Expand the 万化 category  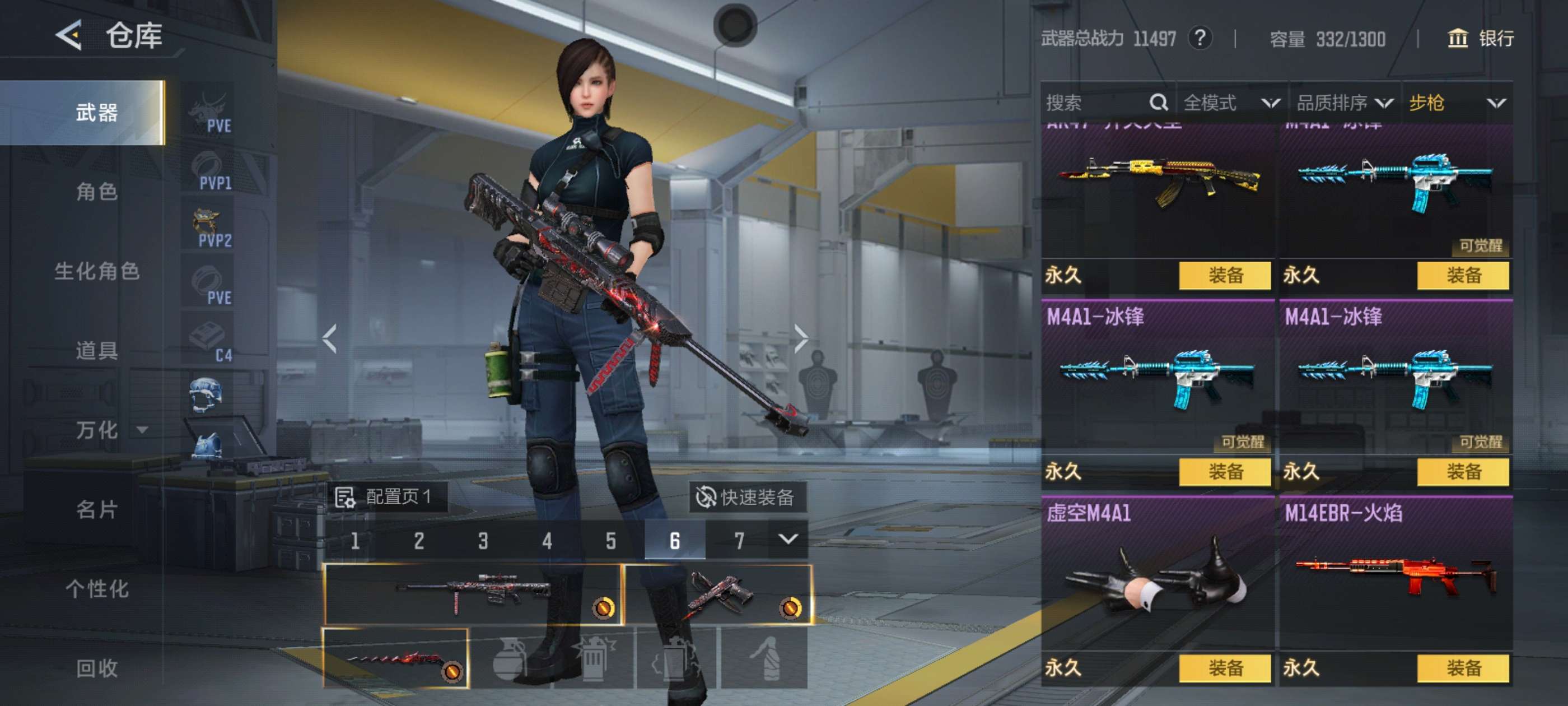(x=110, y=430)
